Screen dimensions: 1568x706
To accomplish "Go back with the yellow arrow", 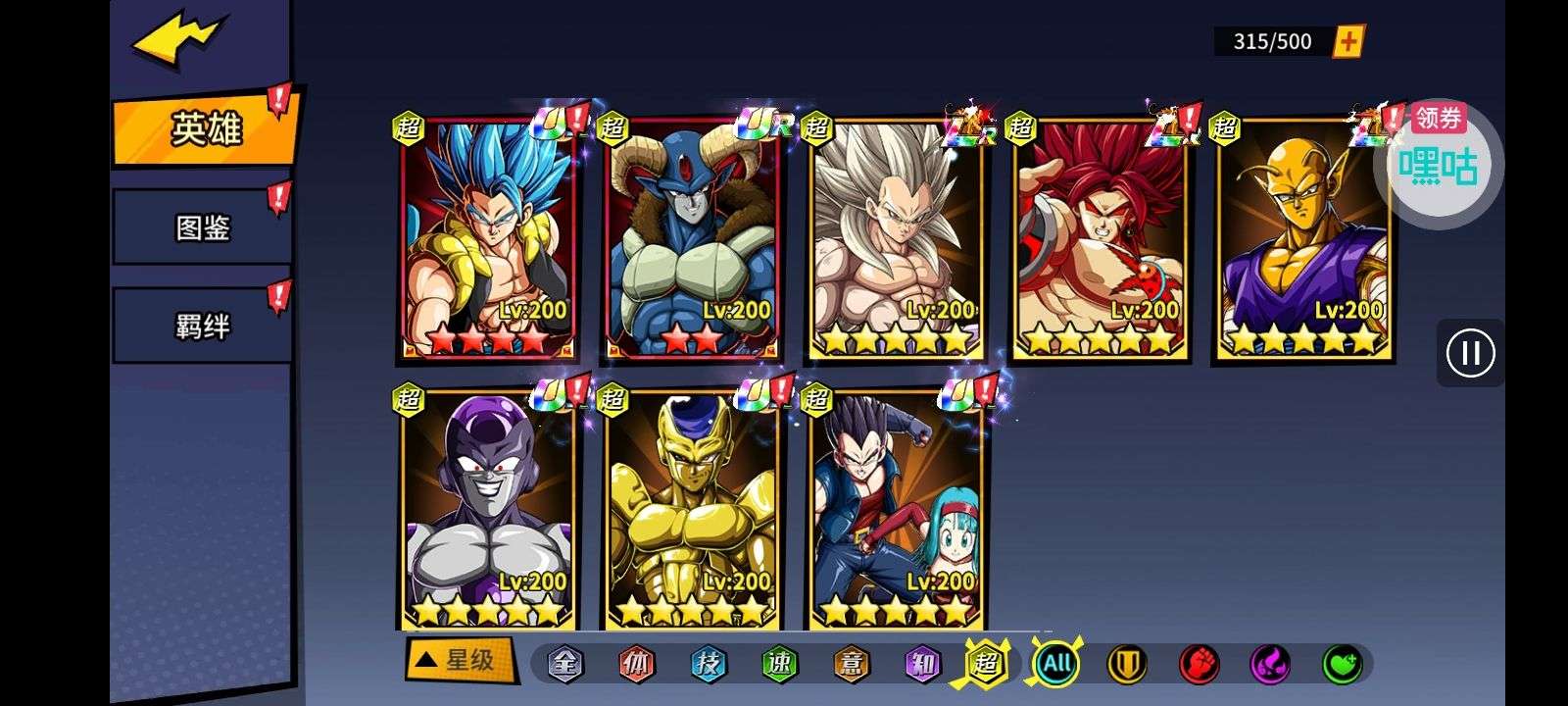I will (x=177, y=40).
